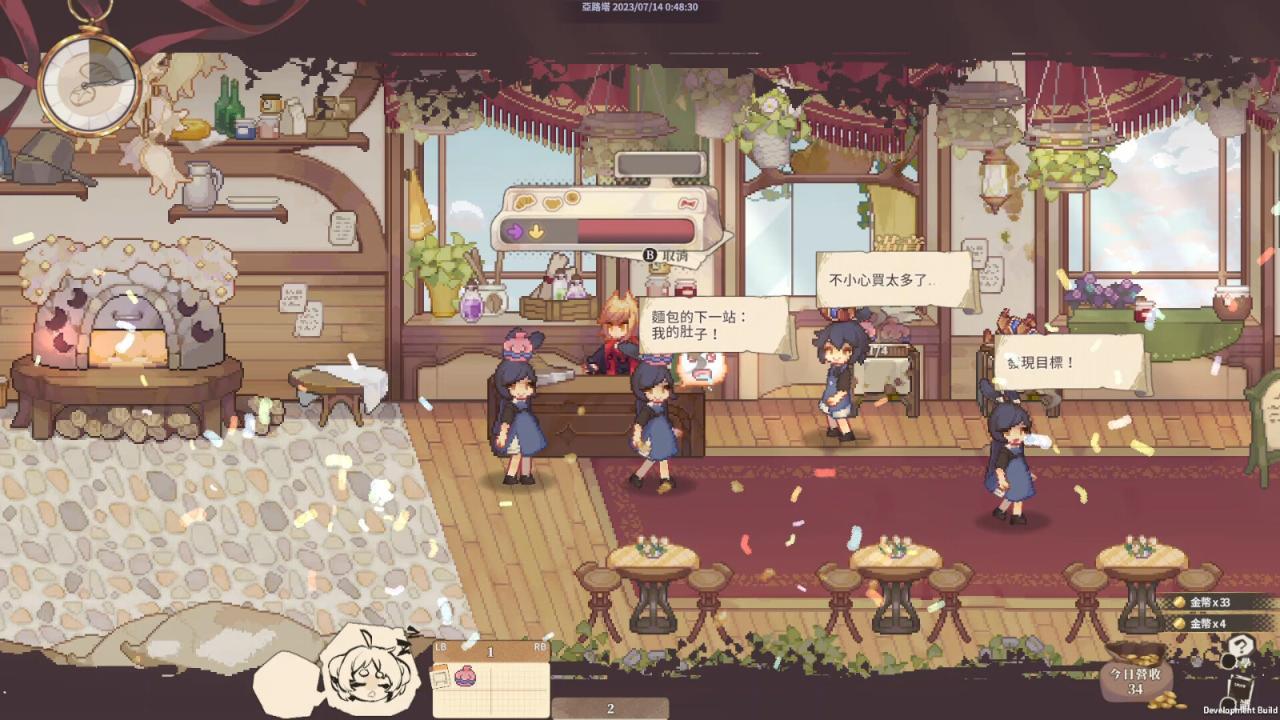Click the gold coin icon beside 金幣 x33

tap(1178, 601)
